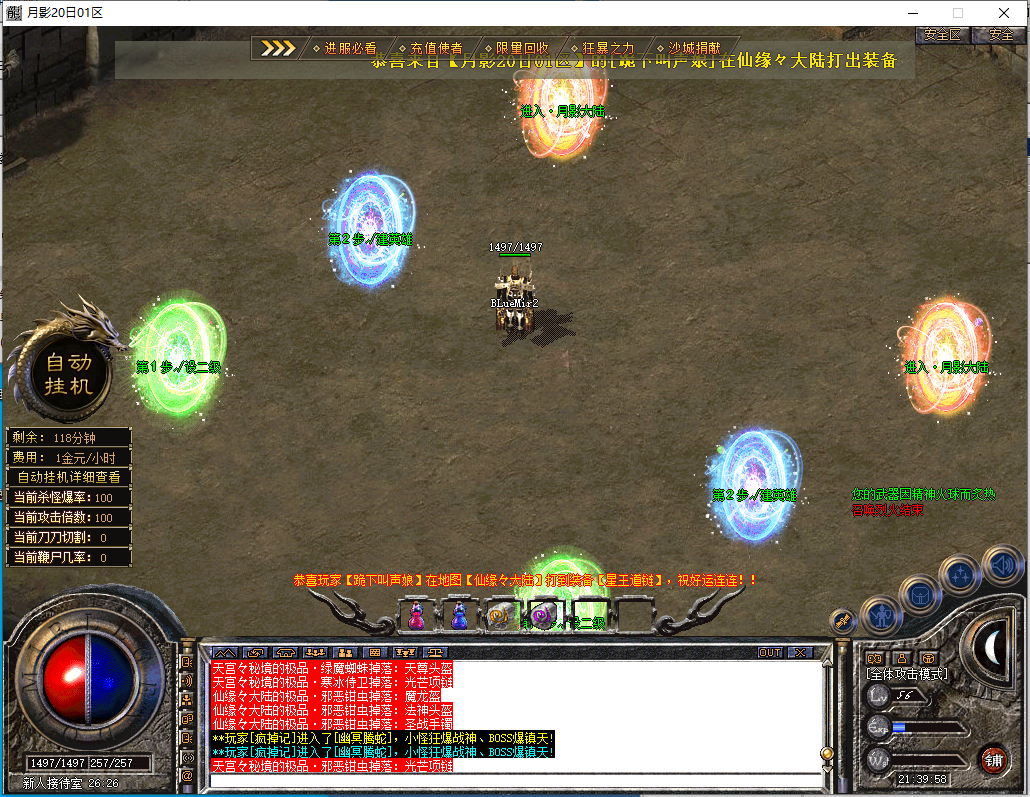Screen dimensions: 1030x797
Task: Close the chat panel with the X button
Action: click(800, 652)
